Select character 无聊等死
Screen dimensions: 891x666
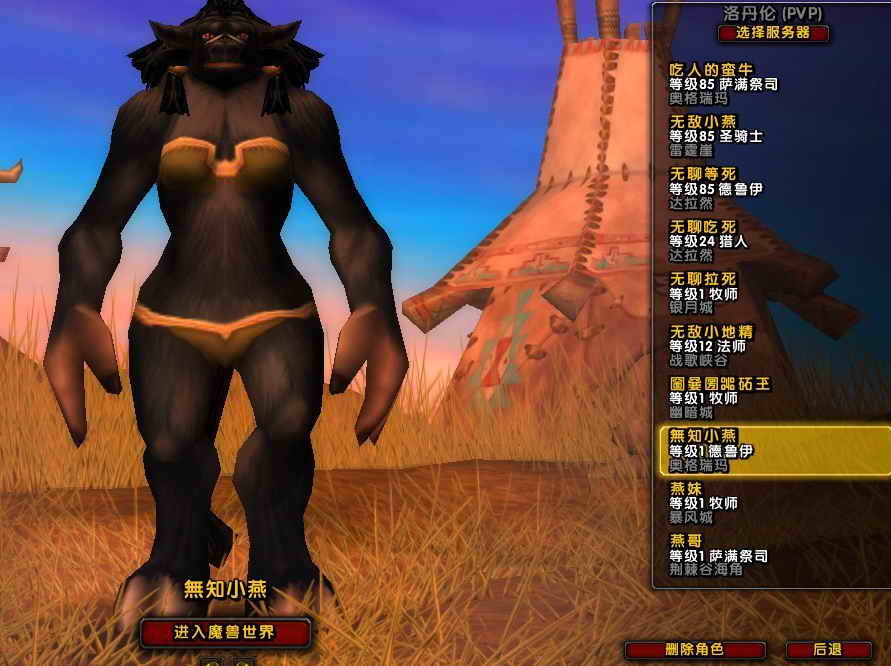[x=760, y=188]
